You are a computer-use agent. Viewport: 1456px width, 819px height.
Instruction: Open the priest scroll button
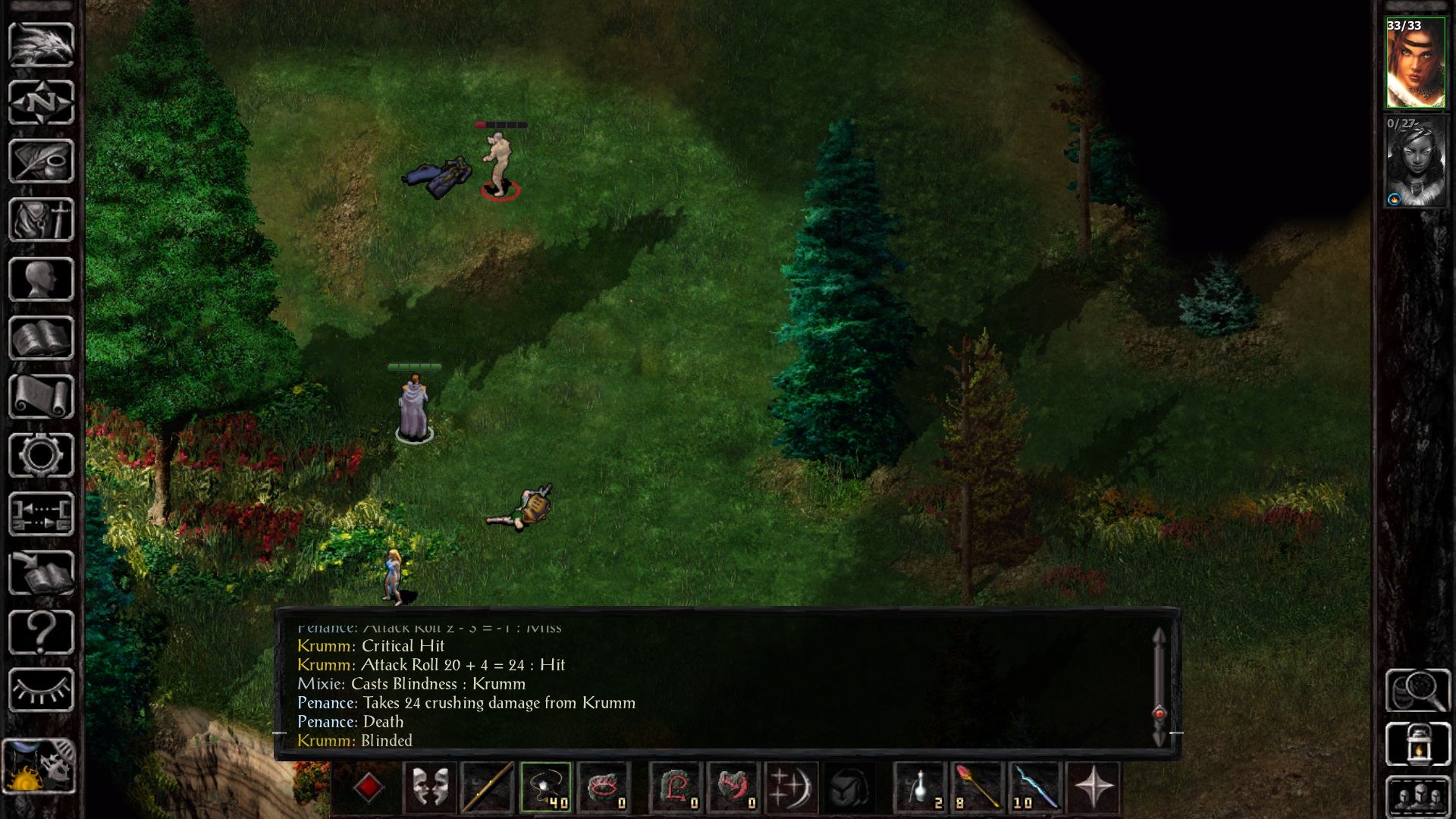(41, 397)
